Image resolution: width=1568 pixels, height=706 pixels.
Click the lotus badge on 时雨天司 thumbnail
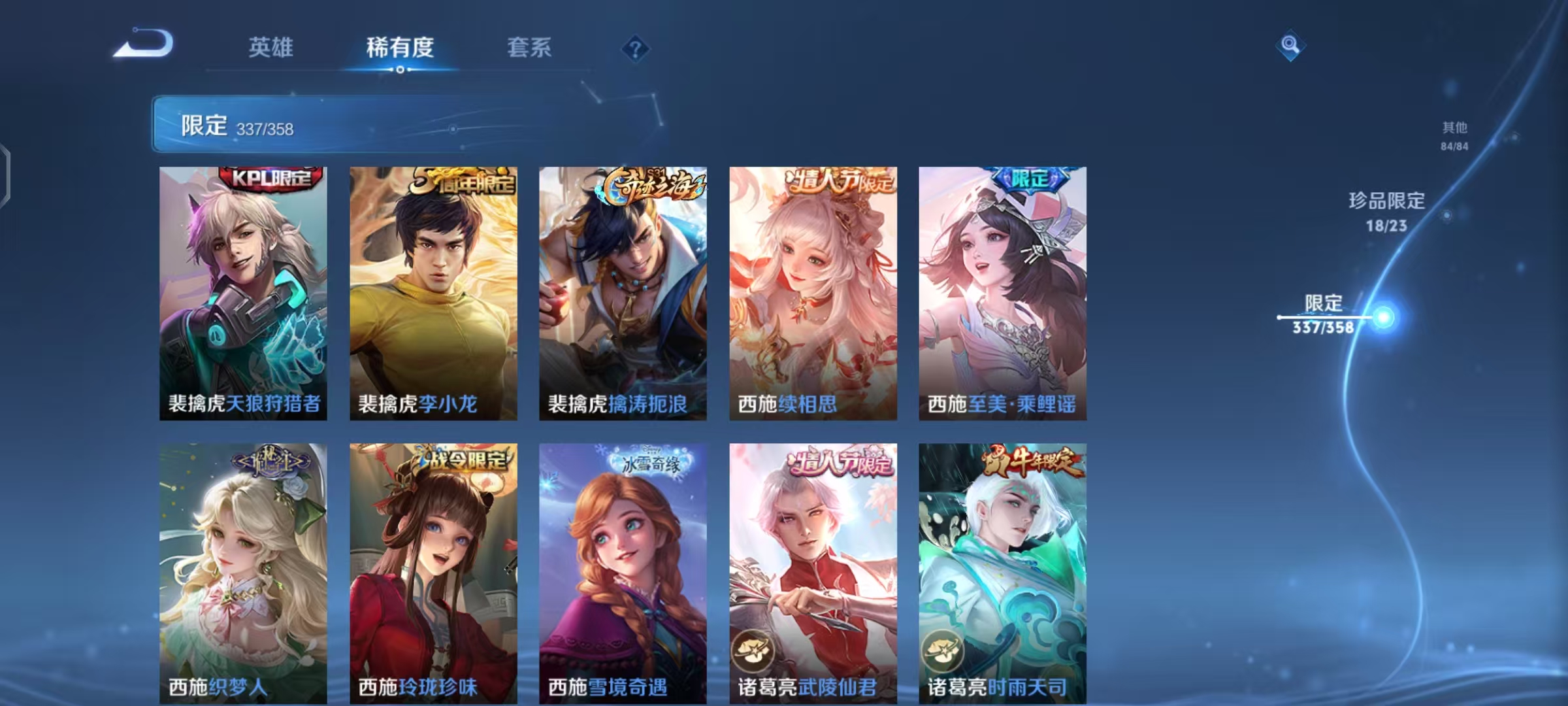943,650
